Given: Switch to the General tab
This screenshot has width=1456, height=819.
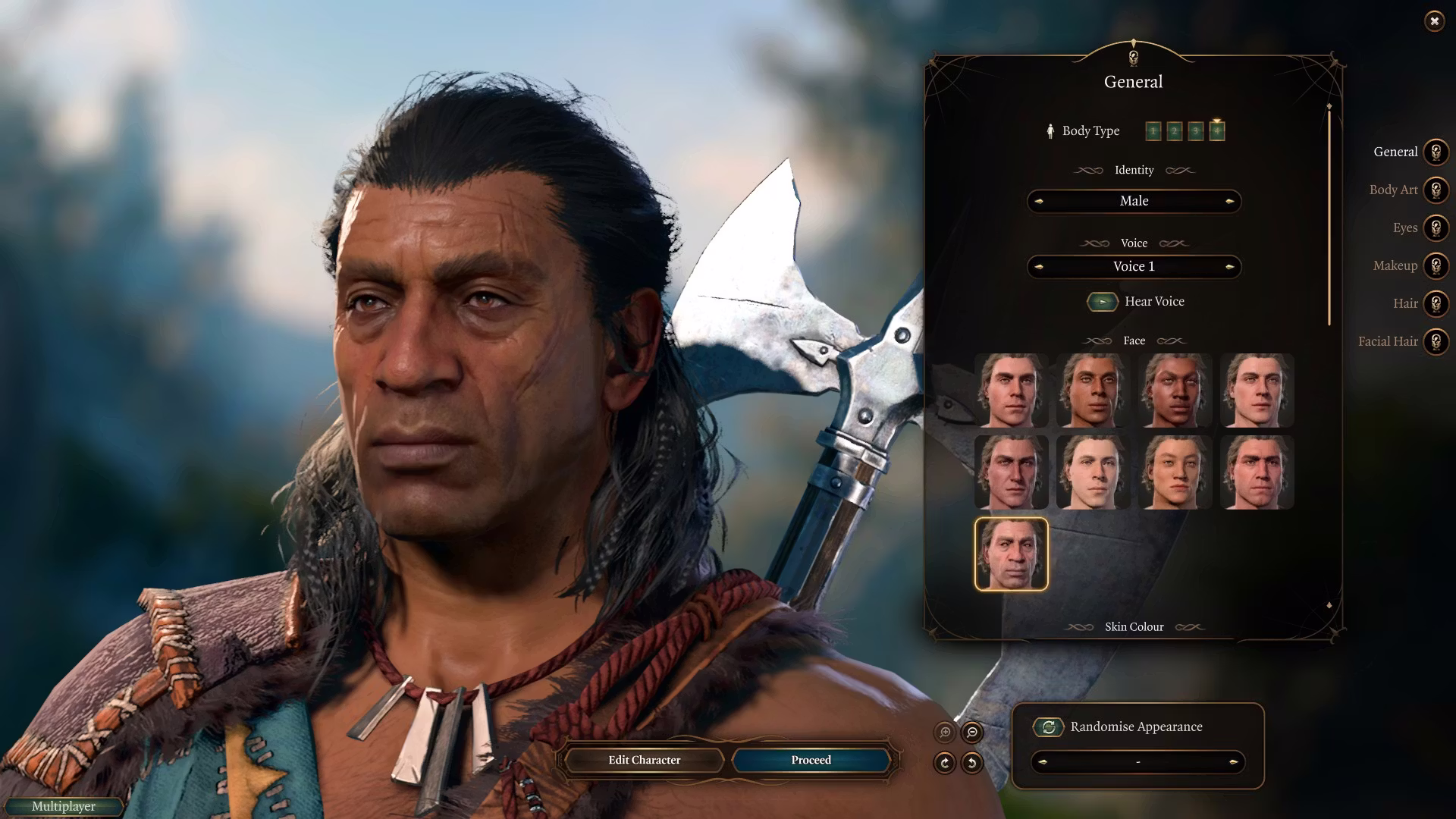Looking at the screenshot, I should pyautogui.click(x=1436, y=152).
